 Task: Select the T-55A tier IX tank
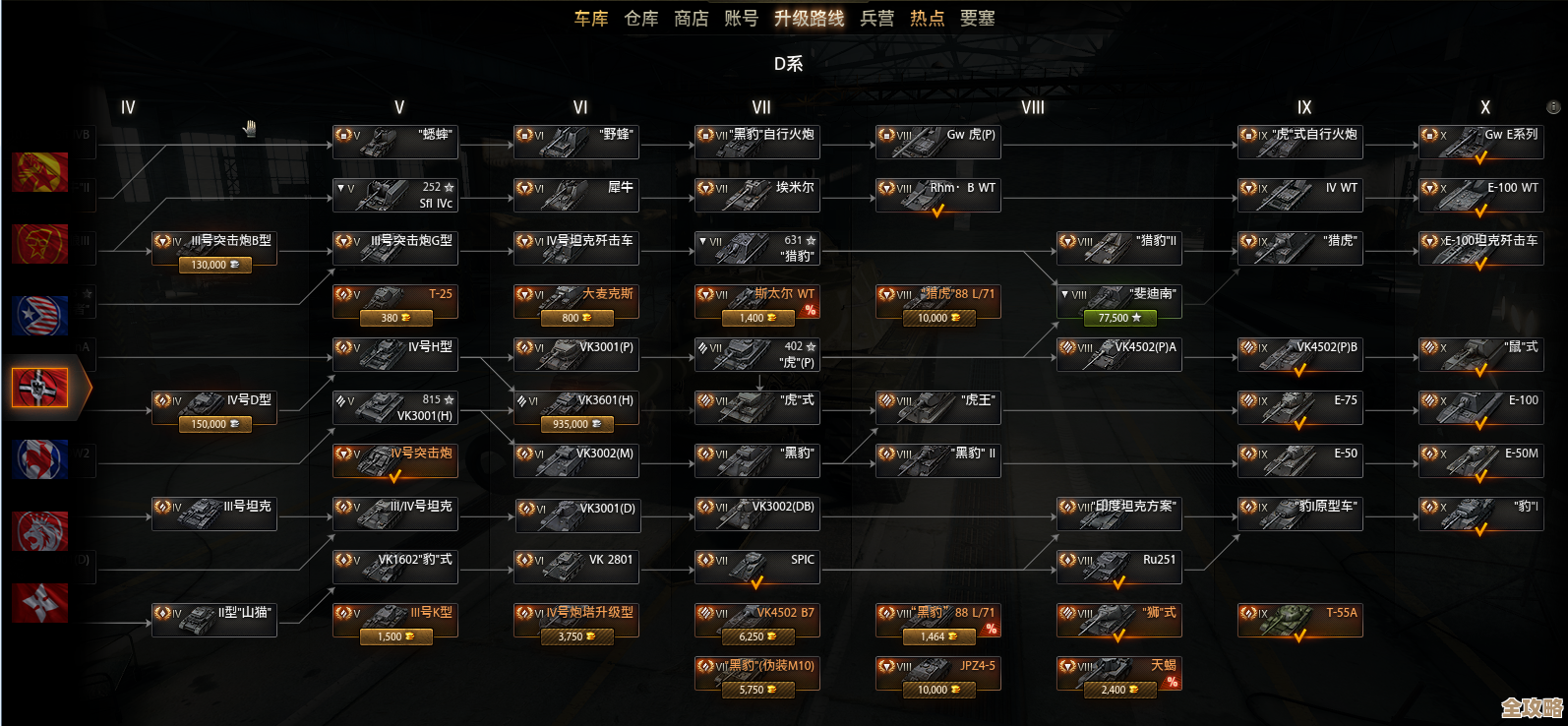coord(1299,619)
